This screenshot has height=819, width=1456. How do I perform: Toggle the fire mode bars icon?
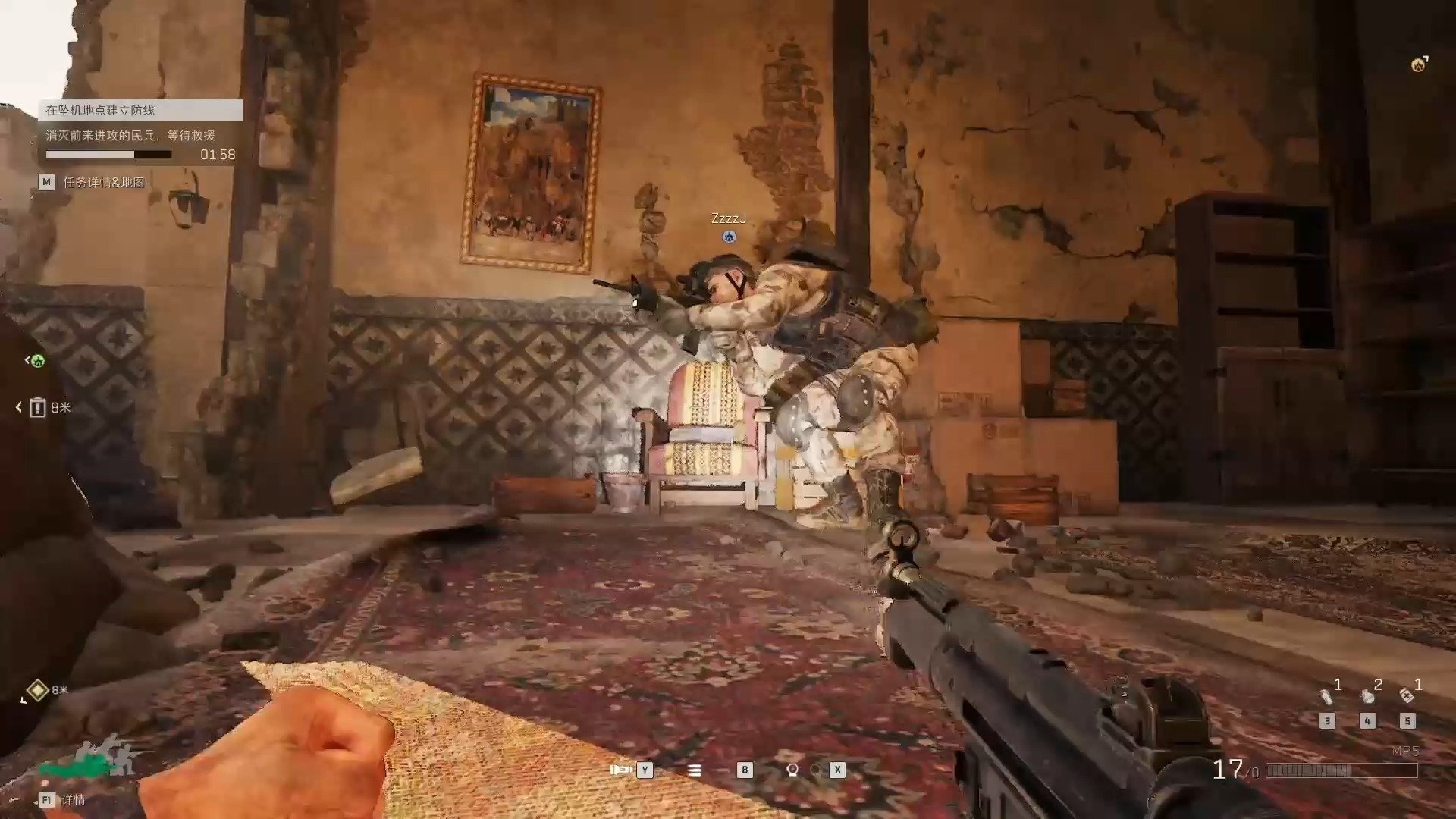694,770
